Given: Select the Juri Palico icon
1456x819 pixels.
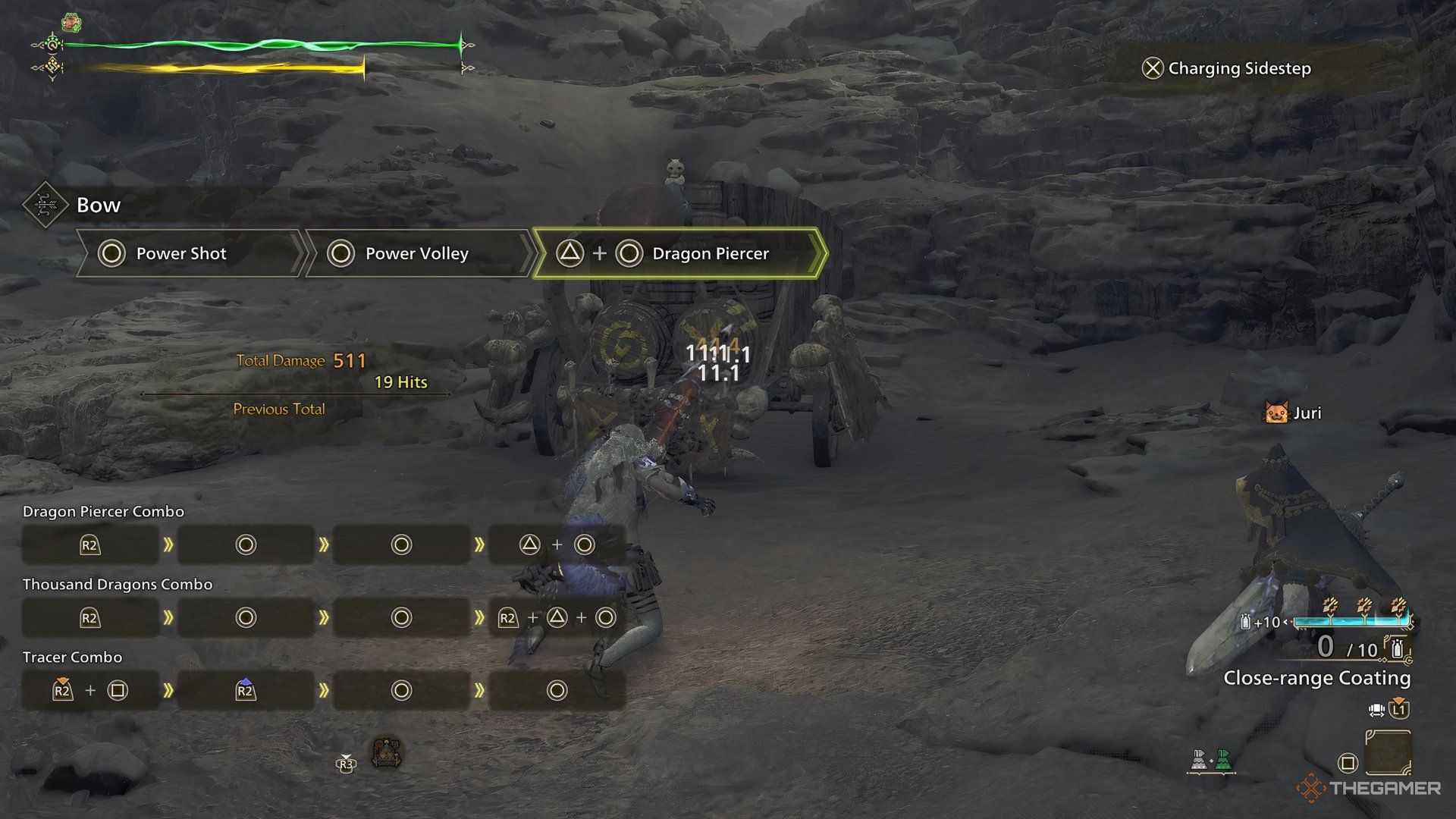Looking at the screenshot, I should click(x=1276, y=413).
